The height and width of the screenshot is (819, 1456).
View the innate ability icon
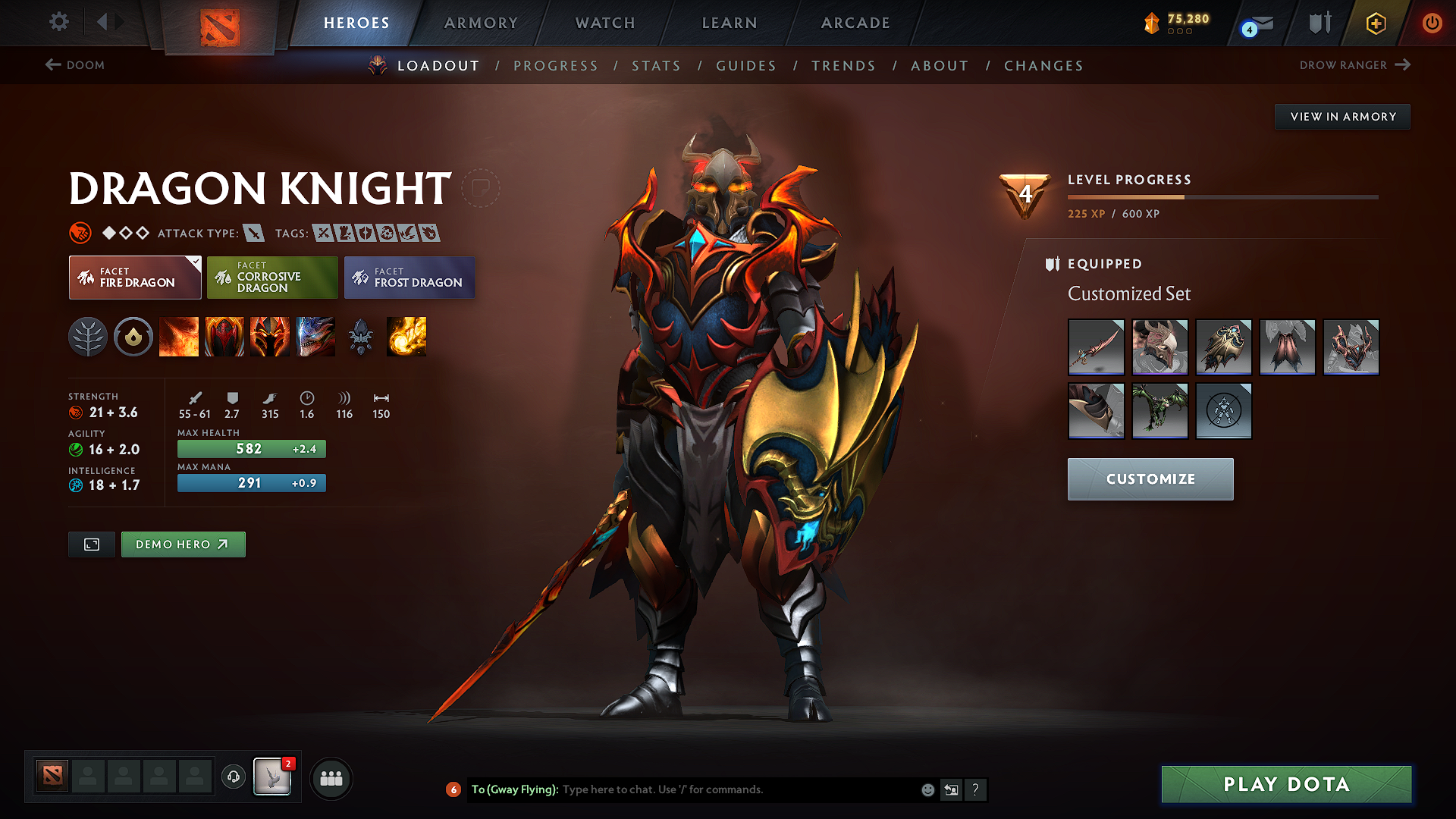[133, 337]
